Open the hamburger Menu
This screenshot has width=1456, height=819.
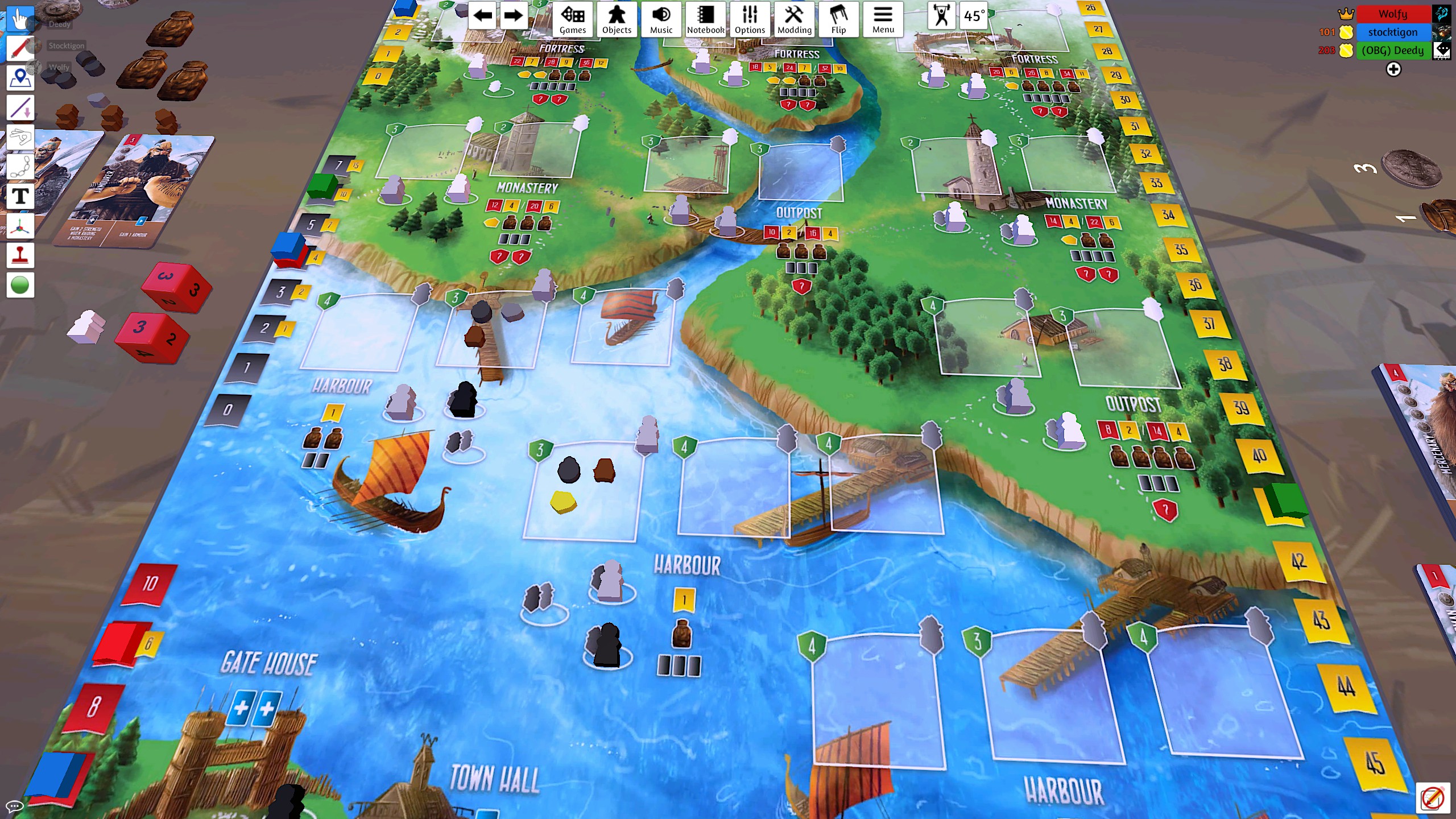pos(883,19)
